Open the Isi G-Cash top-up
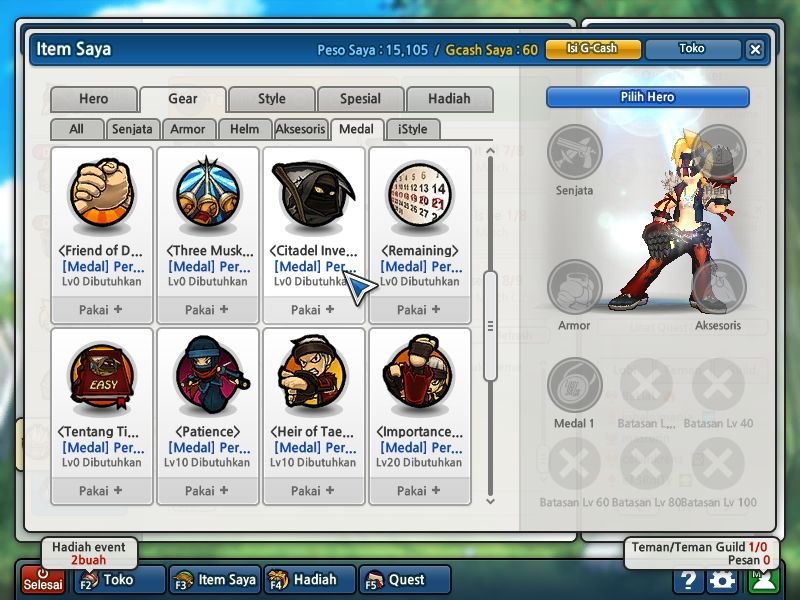This screenshot has width=800, height=600. point(593,49)
